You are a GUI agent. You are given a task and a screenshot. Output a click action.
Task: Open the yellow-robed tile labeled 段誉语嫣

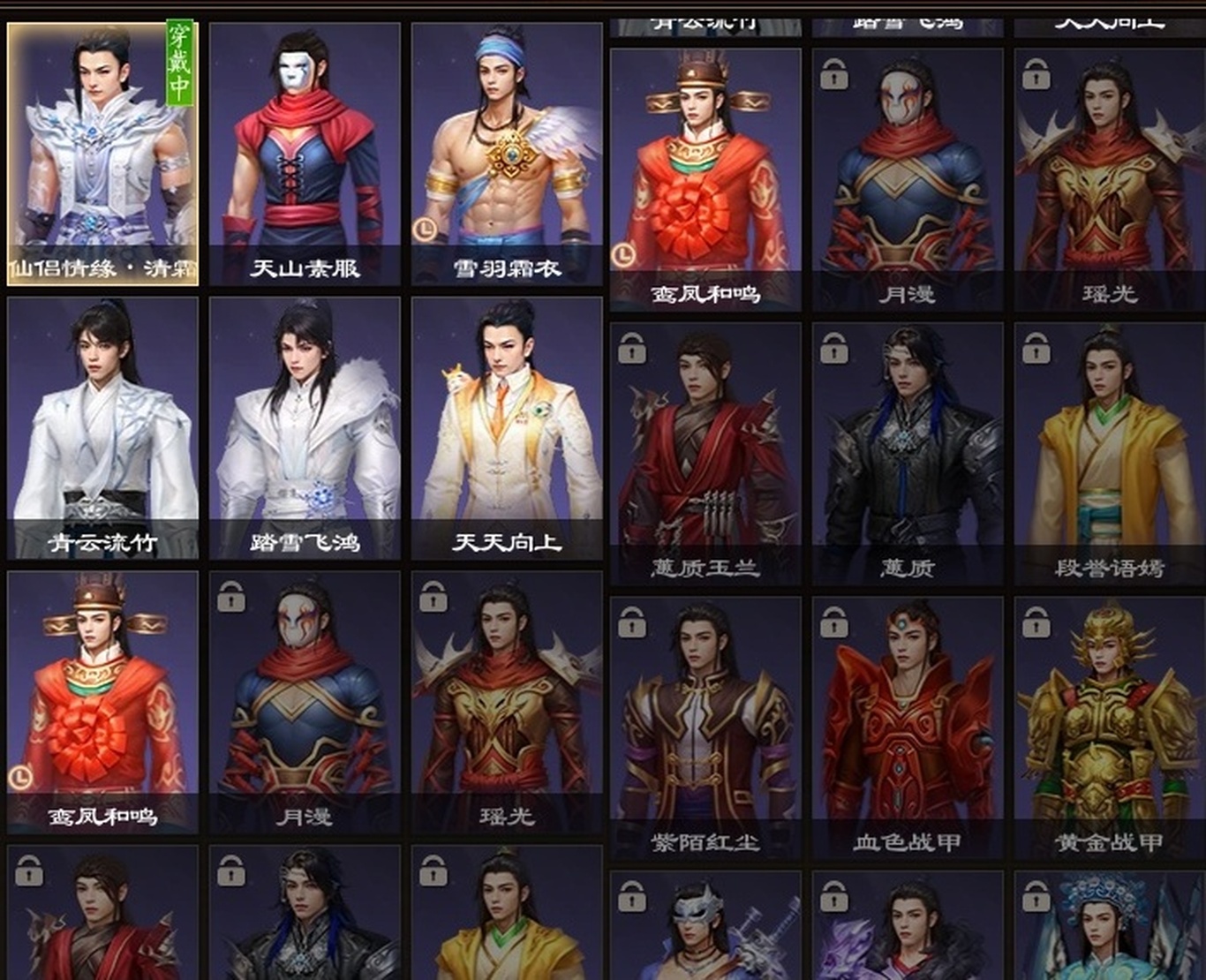[x=1110, y=454]
